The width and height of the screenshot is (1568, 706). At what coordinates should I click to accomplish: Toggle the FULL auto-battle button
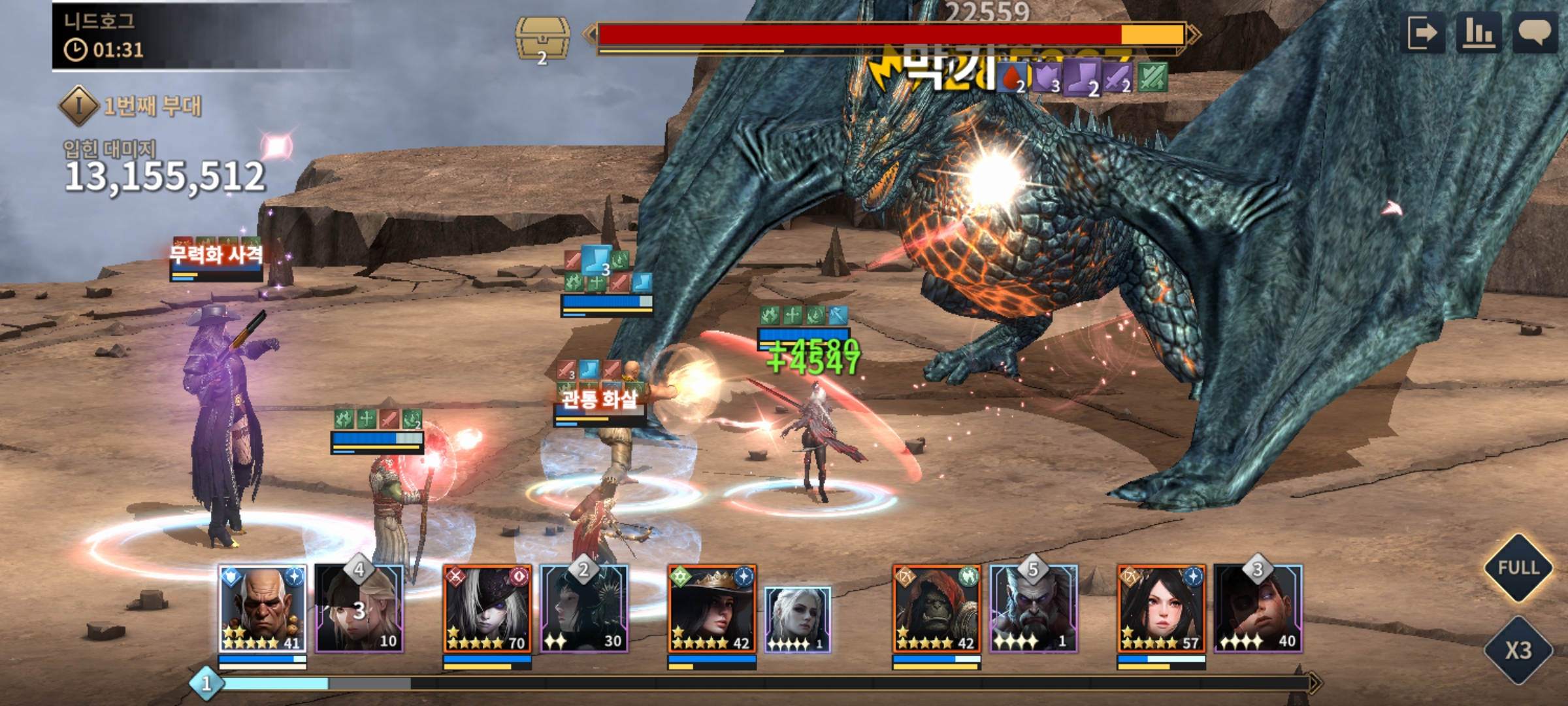(x=1518, y=567)
